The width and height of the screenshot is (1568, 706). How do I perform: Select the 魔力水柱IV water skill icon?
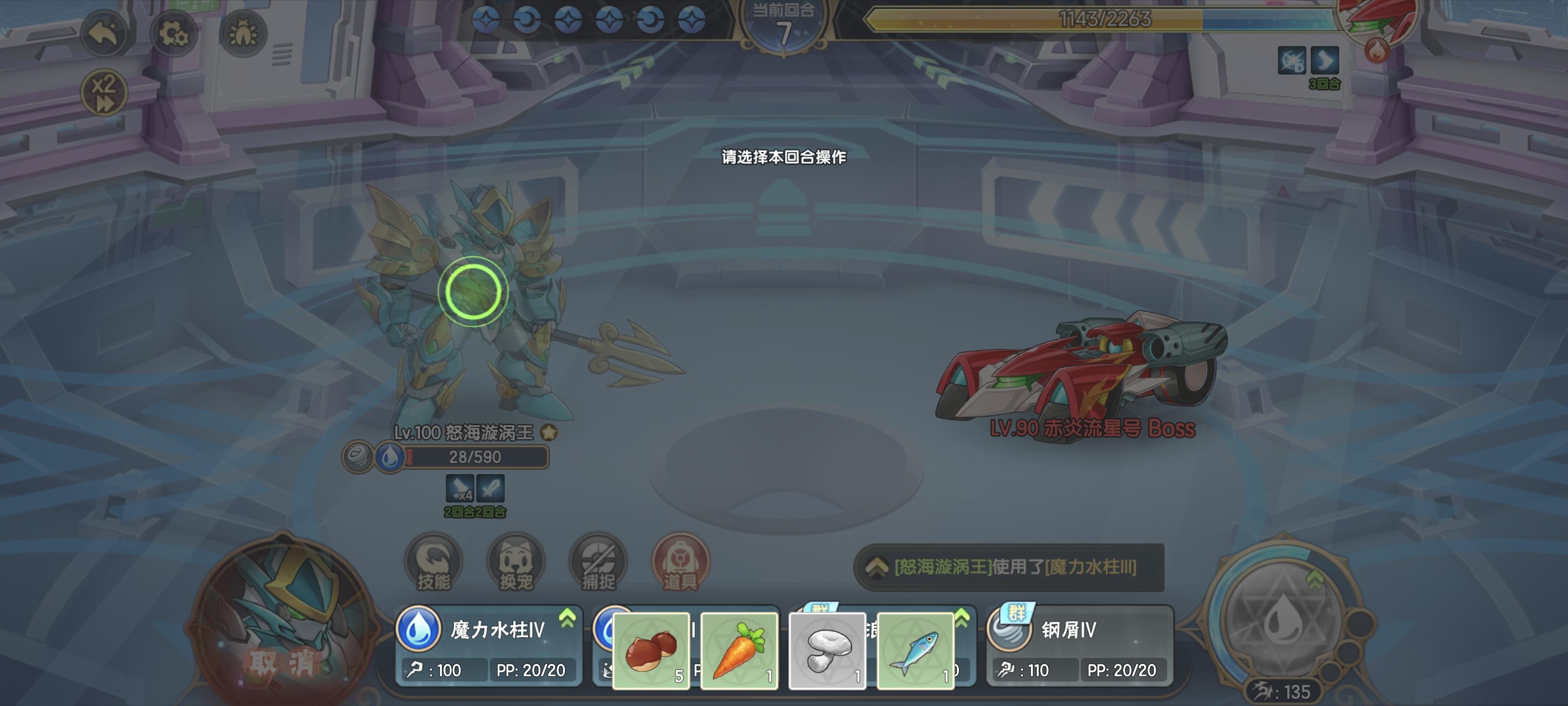pyautogui.click(x=419, y=631)
